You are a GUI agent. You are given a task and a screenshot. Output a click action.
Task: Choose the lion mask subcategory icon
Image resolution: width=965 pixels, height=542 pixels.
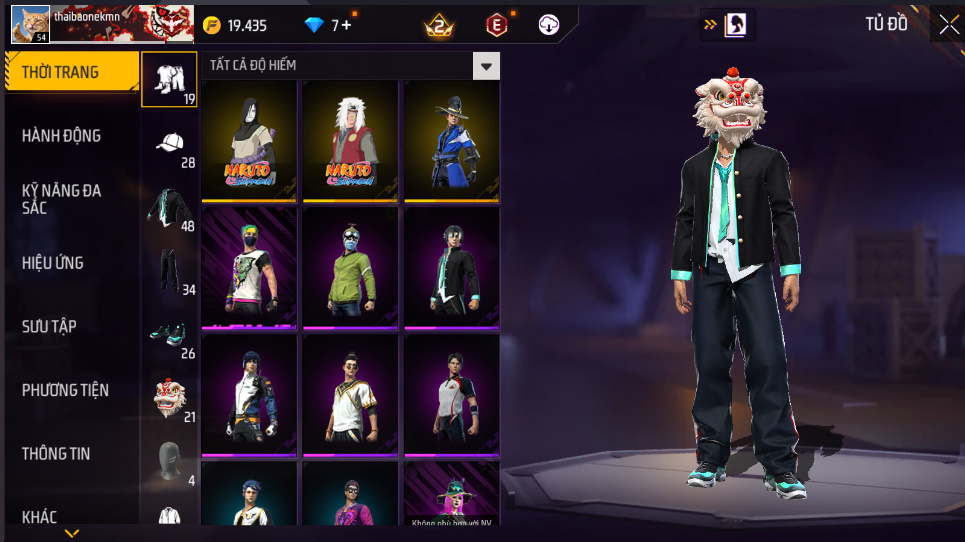point(169,398)
